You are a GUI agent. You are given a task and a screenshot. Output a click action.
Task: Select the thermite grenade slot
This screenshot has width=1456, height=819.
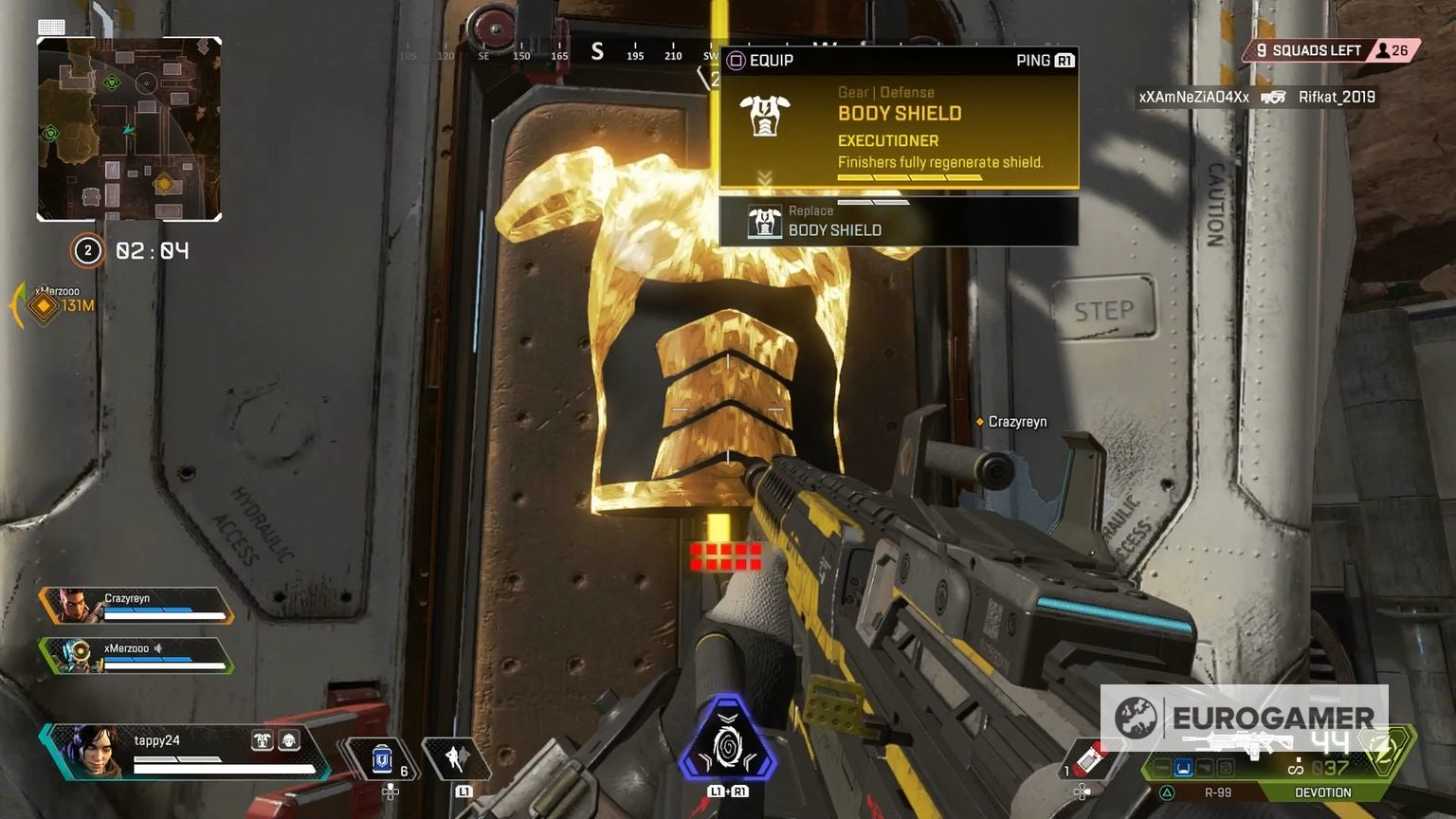(1091, 759)
